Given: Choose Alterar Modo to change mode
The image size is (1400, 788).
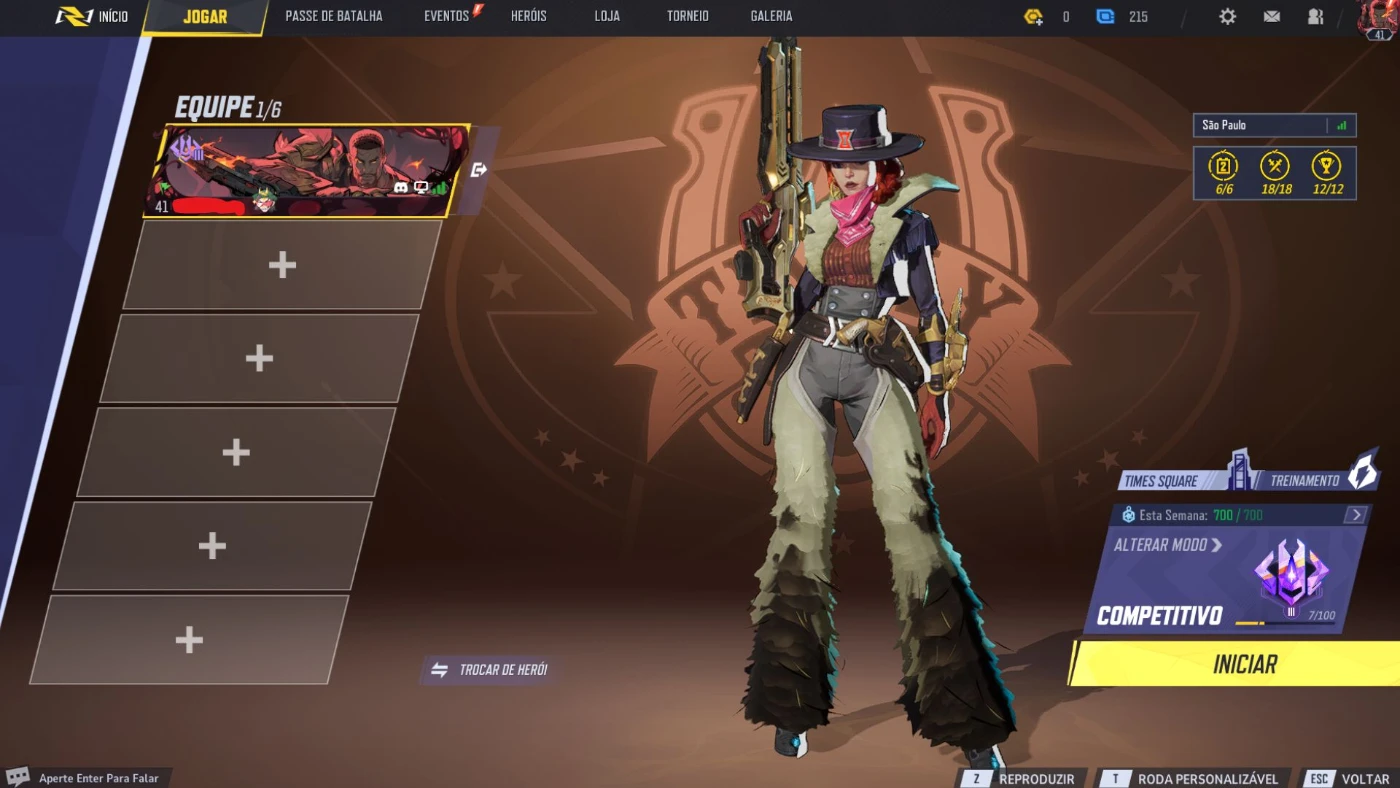Looking at the screenshot, I should pos(1168,545).
